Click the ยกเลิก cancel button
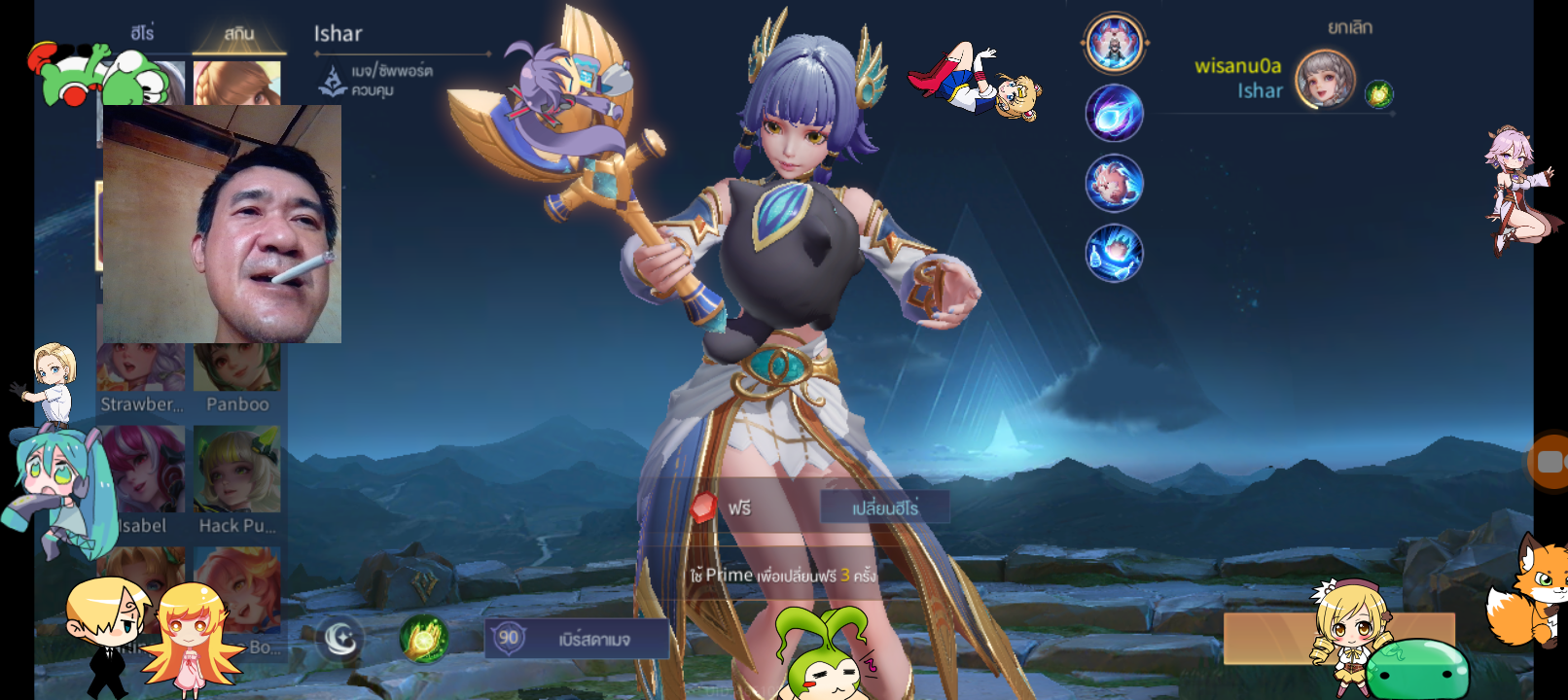Screen dimensions: 1568x700 tap(1349, 27)
